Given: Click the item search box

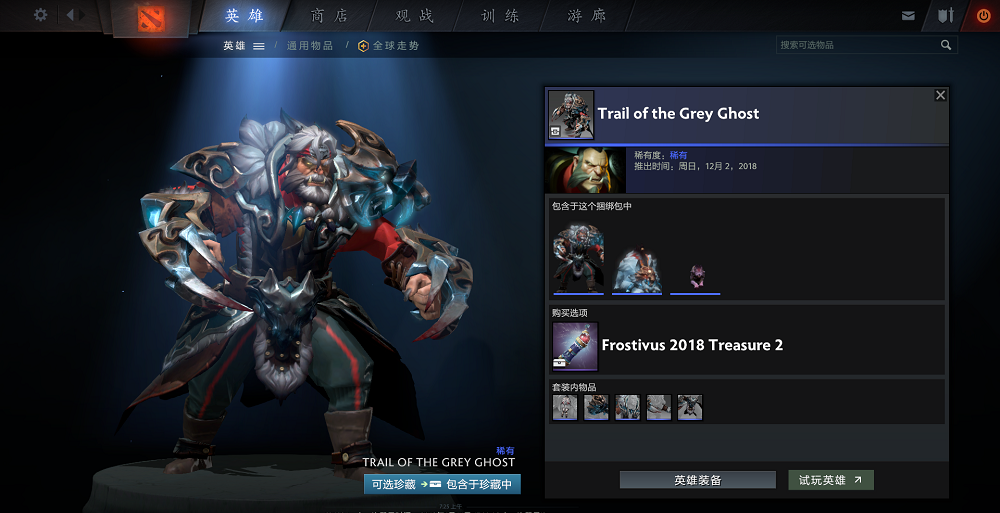Looking at the screenshot, I should (858, 45).
